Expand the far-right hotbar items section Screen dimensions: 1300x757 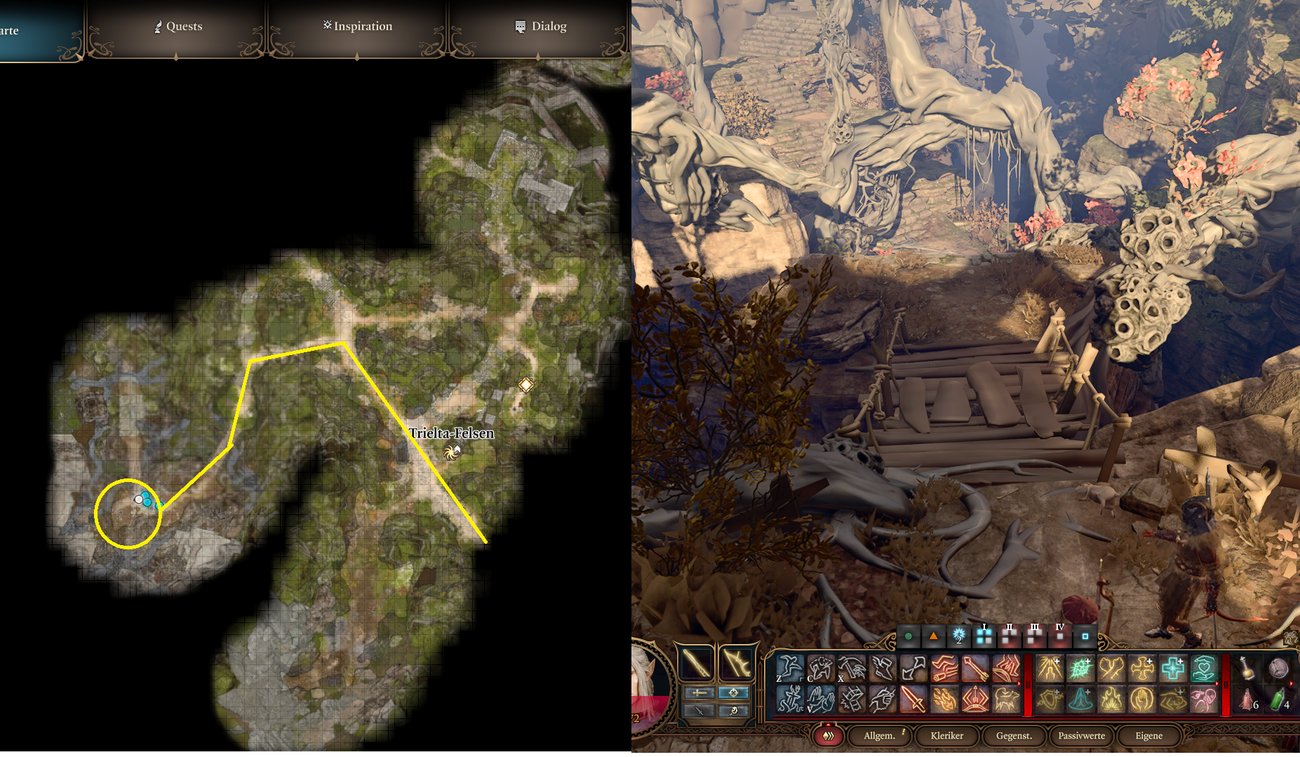(x=1291, y=682)
